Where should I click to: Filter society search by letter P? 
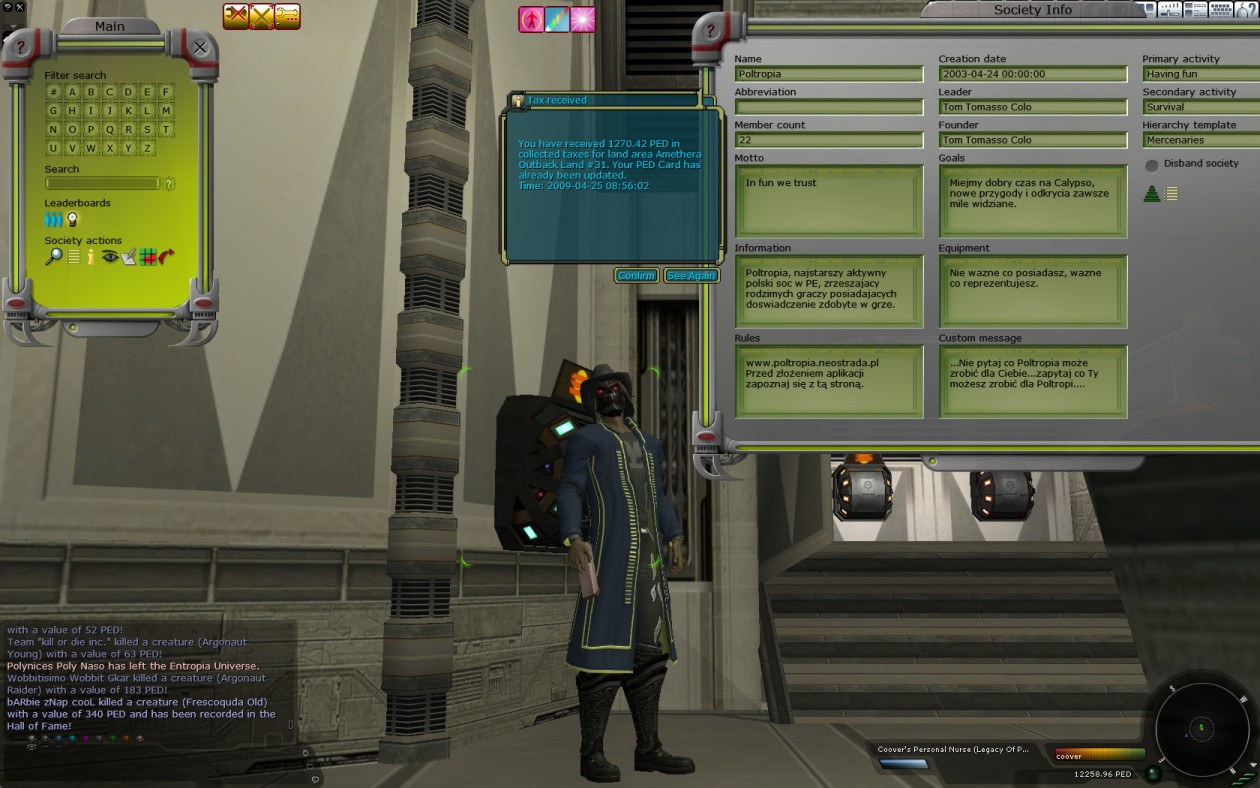click(90, 129)
